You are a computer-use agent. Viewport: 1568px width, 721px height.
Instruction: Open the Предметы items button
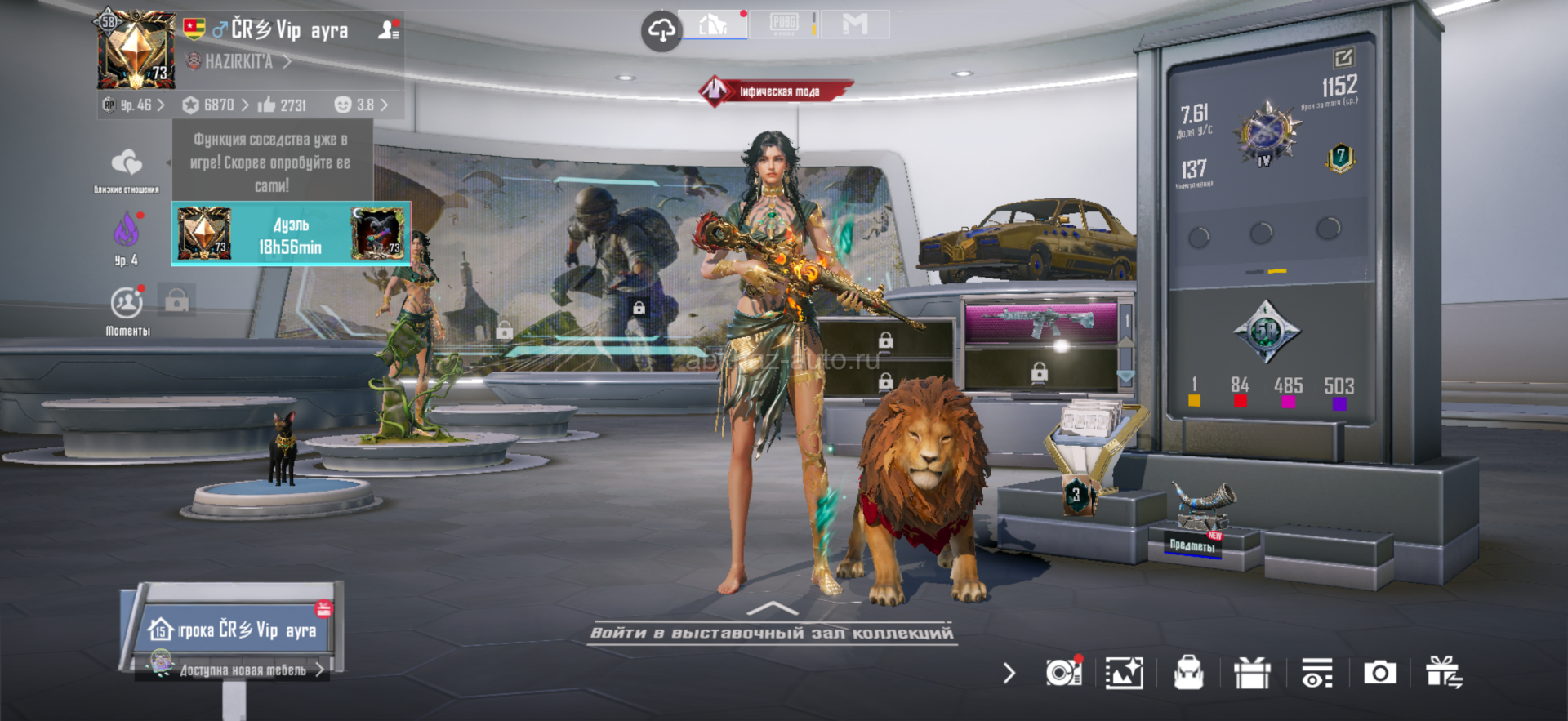click(x=1192, y=545)
